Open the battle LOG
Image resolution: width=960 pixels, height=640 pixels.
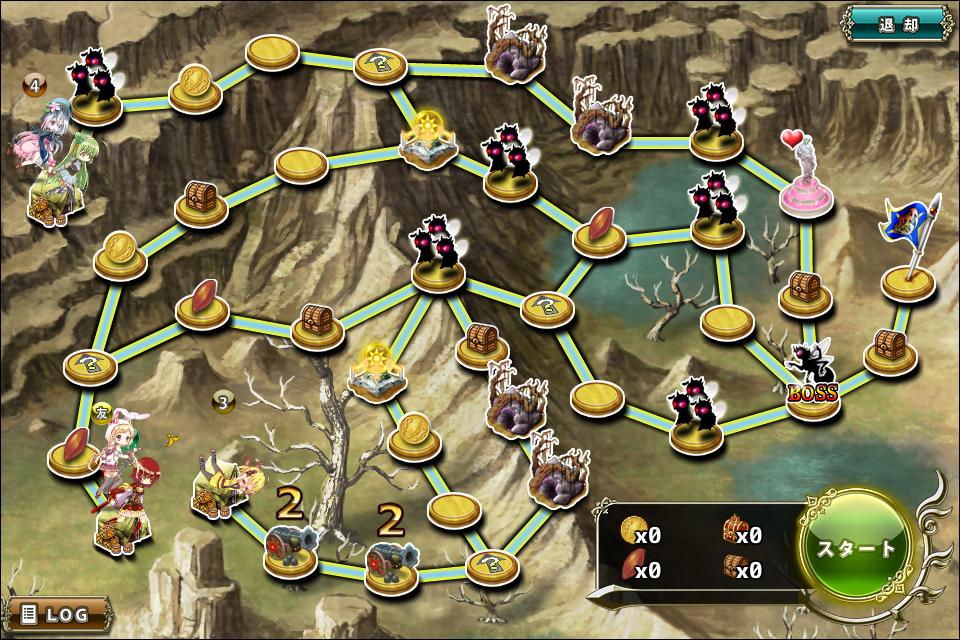(x=58, y=612)
